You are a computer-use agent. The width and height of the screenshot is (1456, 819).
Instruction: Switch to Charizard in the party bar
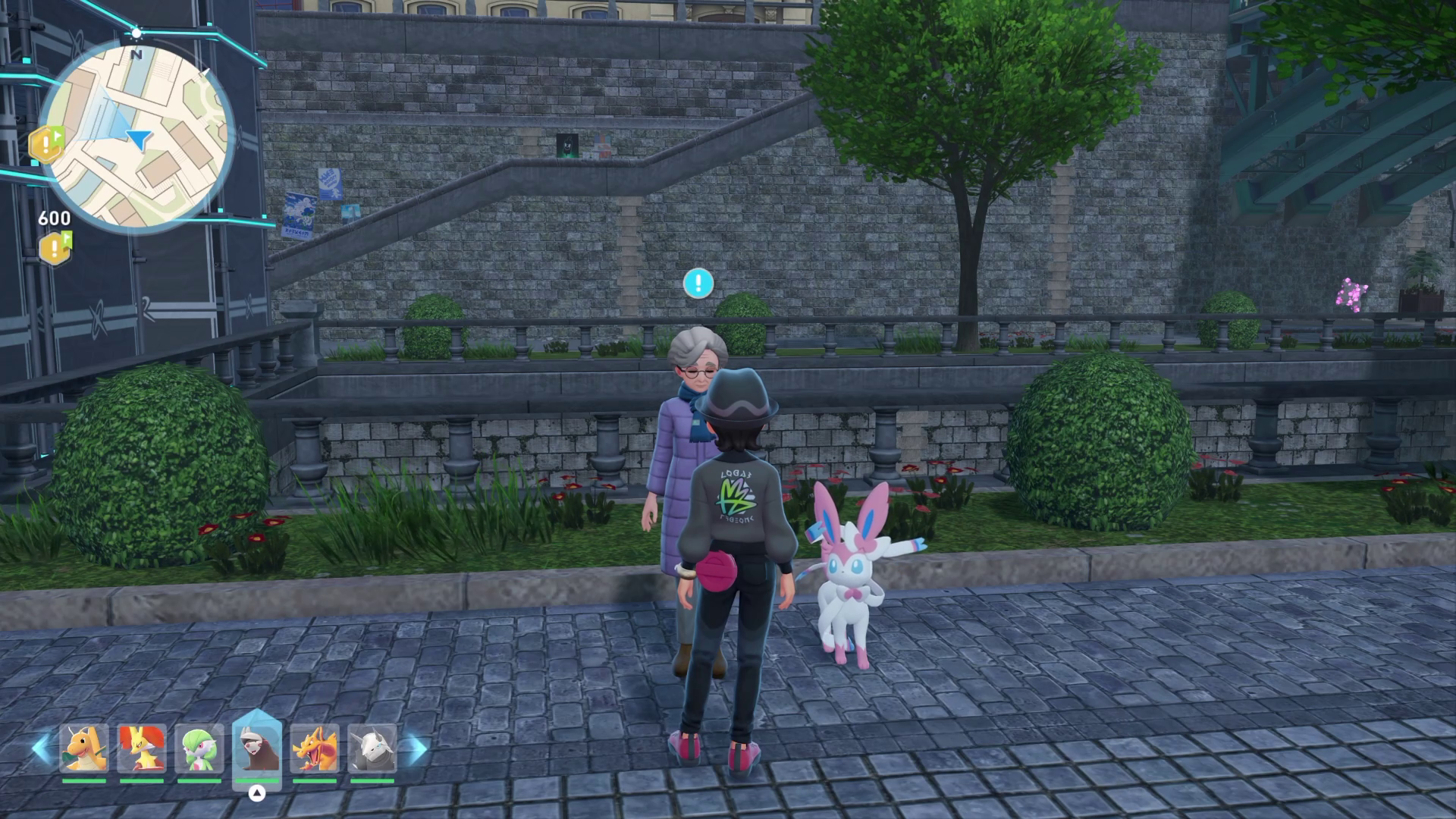315,748
